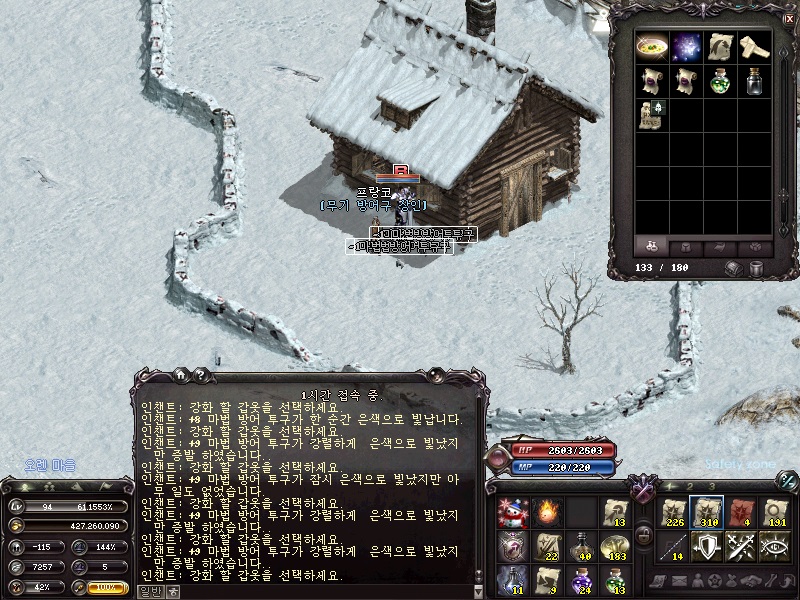Select the 일반 chat tab
Screen dimensions: 800x600
[x=149, y=591]
